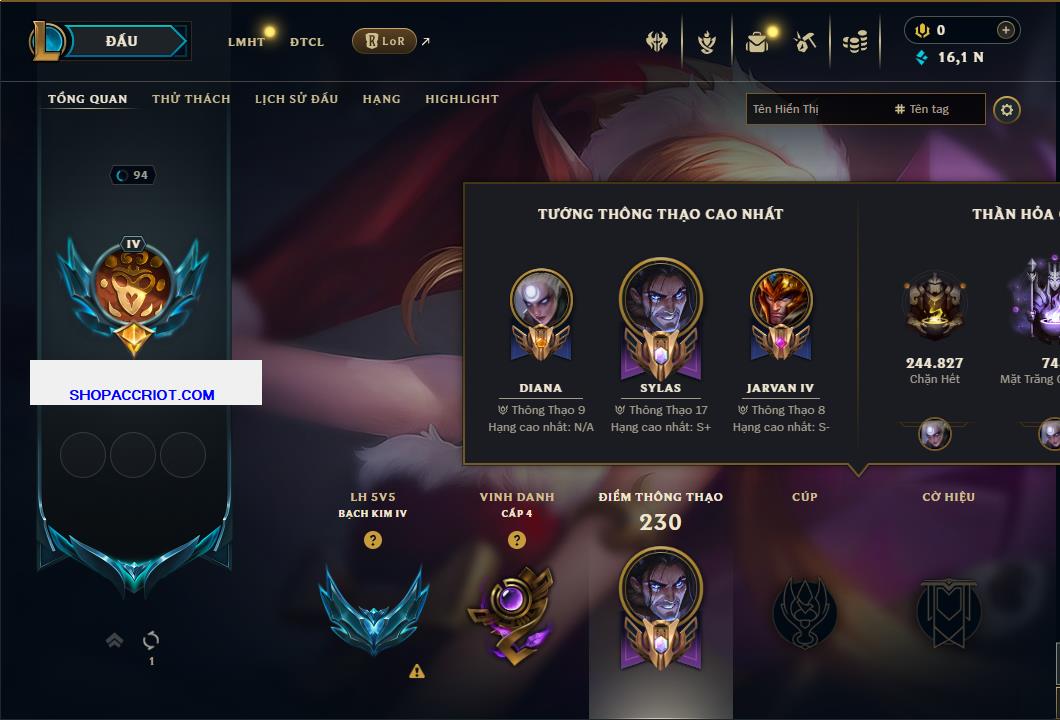Image resolution: width=1060 pixels, height=720 pixels.
Task: Open the LỊCH SỬ ĐẤU tab
Action: pyautogui.click(x=296, y=99)
